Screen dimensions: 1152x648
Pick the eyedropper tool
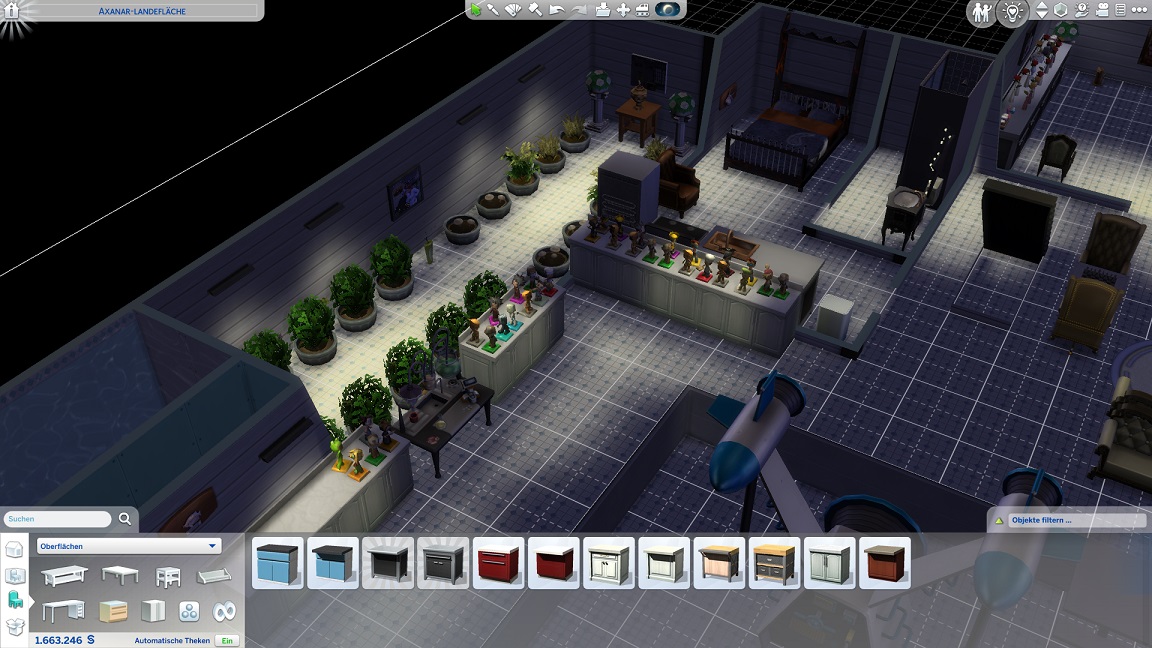(494, 10)
